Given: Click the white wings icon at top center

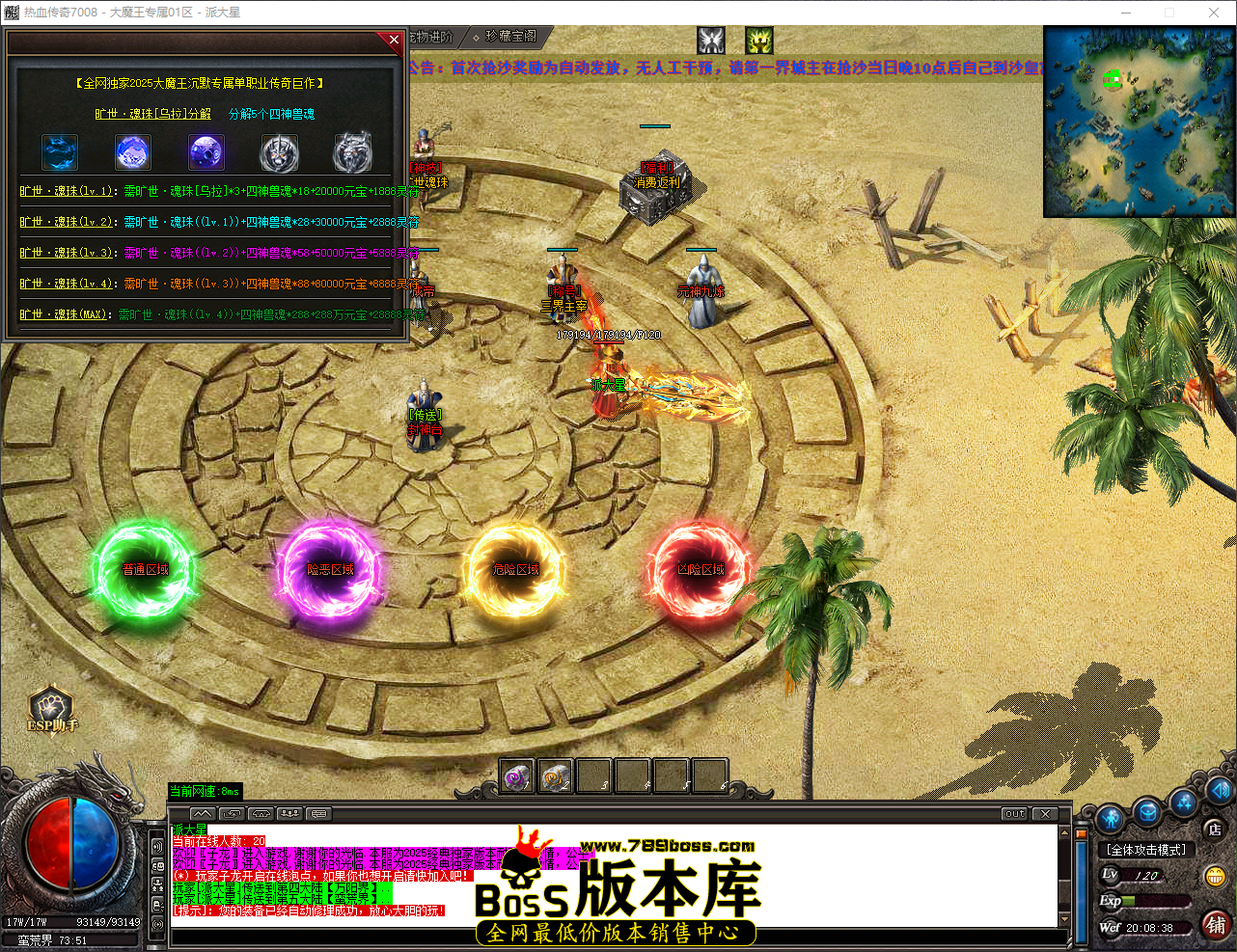Looking at the screenshot, I should (x=711, y=41).
